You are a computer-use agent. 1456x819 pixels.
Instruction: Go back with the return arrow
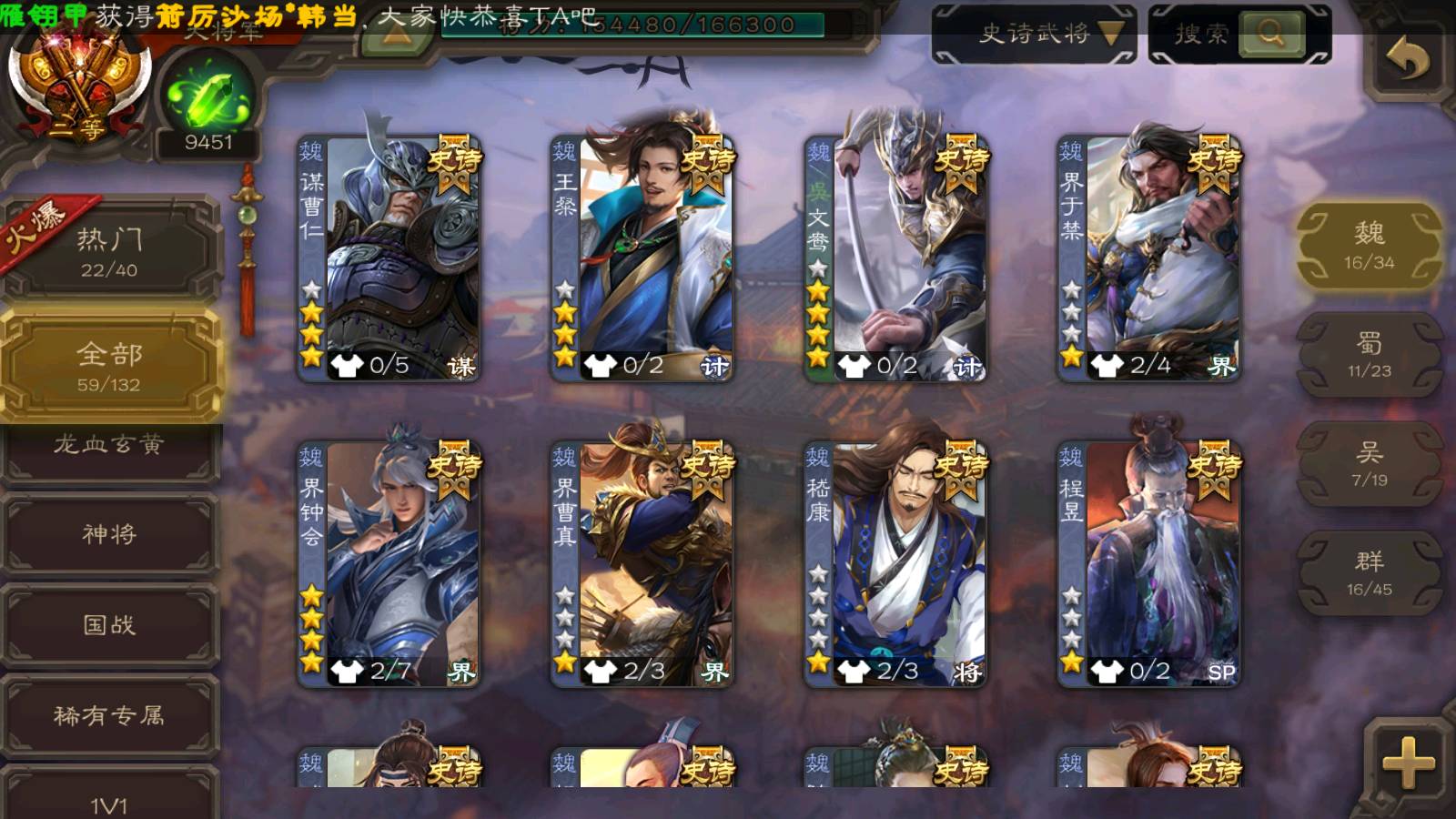click(x=1407, y=60)
